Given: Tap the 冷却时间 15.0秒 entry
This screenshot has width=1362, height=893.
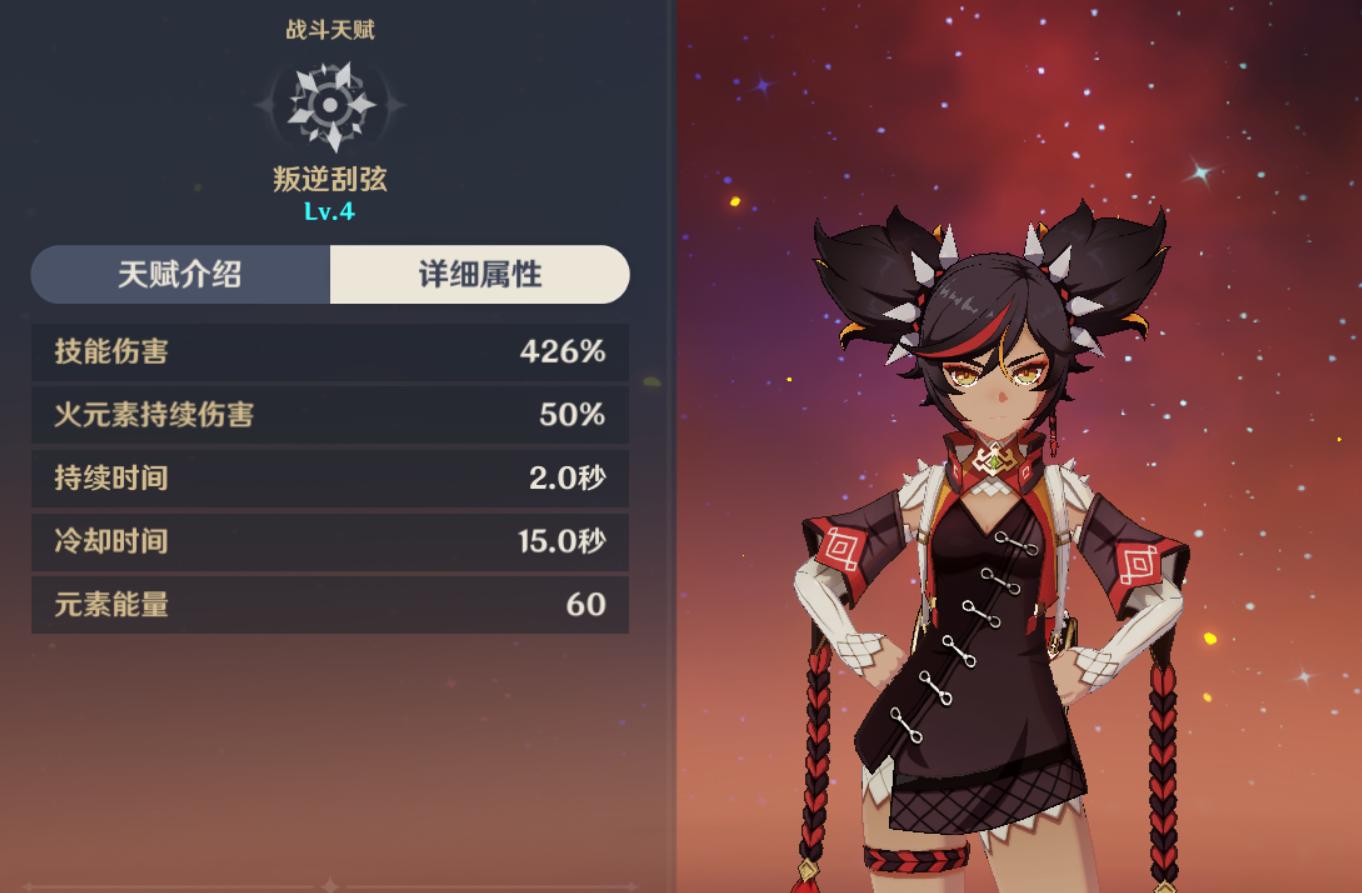Looking at the screenshot, I should coord(330,543).
